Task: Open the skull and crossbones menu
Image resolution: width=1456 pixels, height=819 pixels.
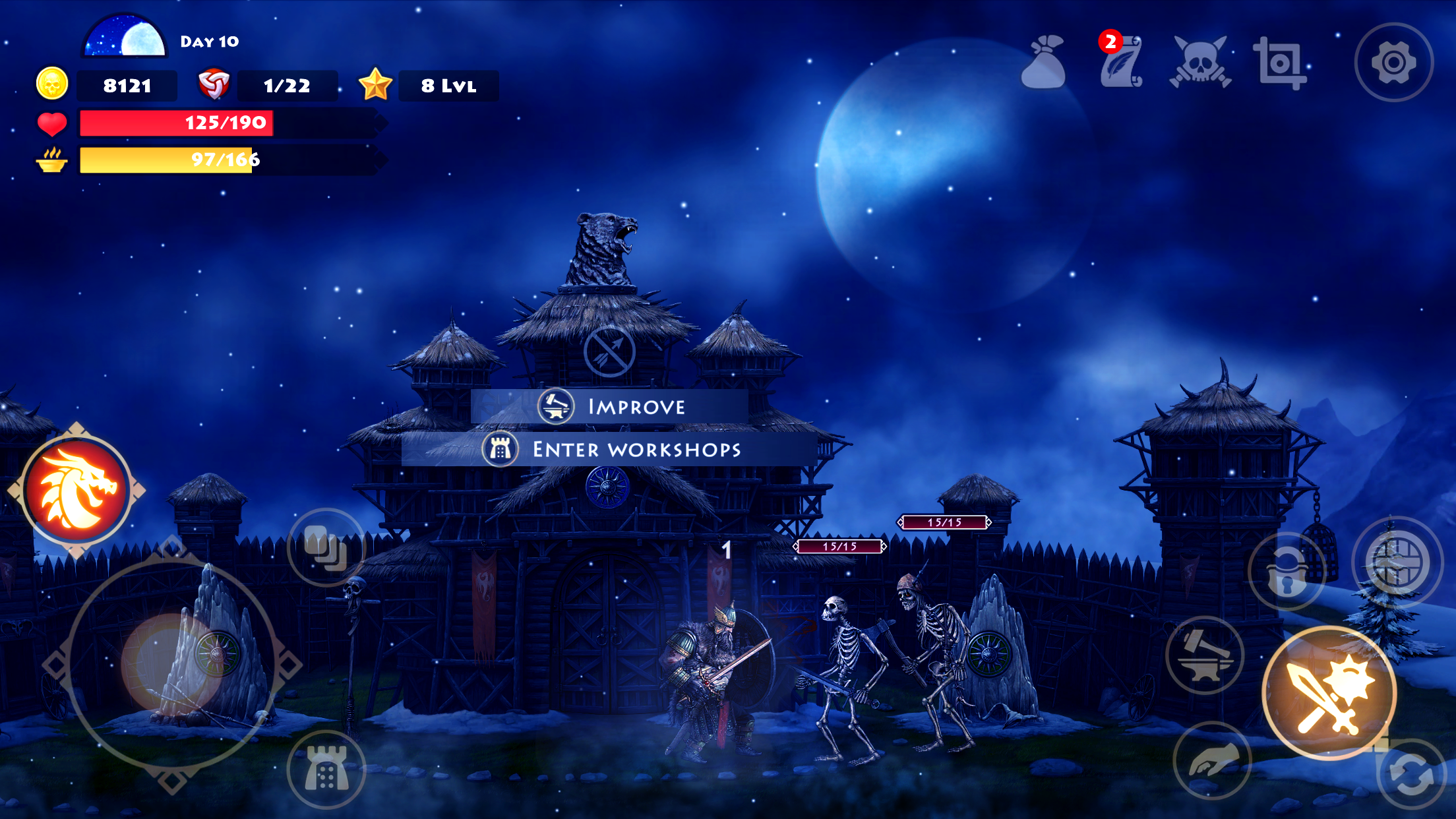Action: point(1200,63)
